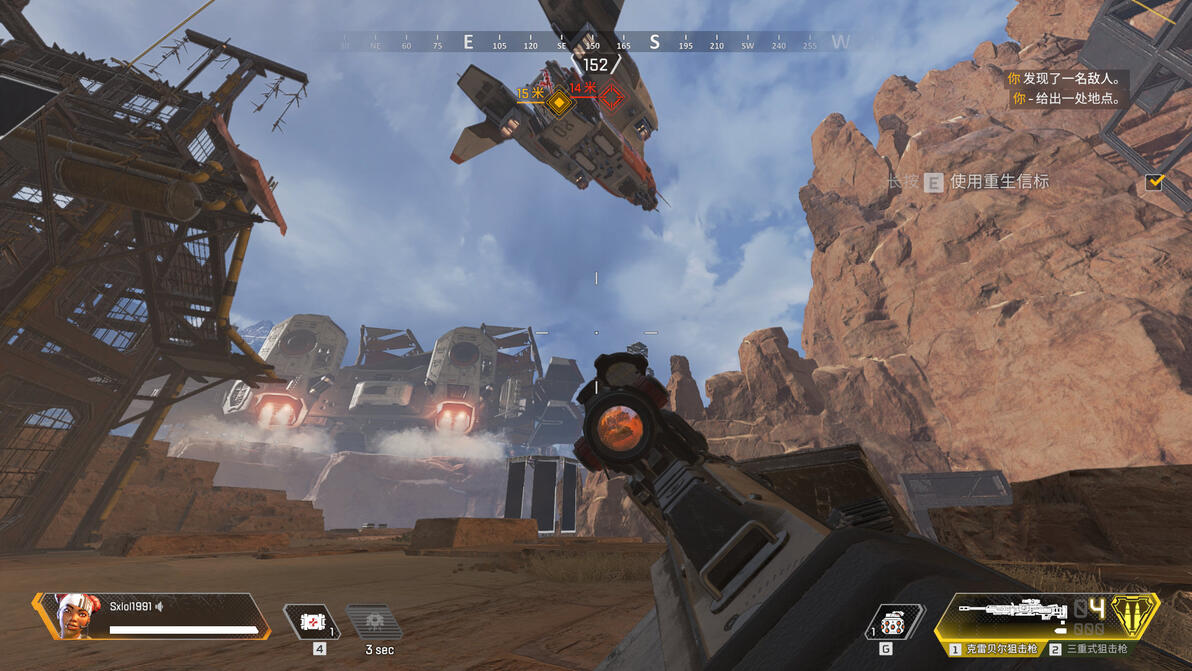The height and width of the screenshot is (671, 1192).
Task: Click the compass bar heading strip
Action: pos(595,43)
